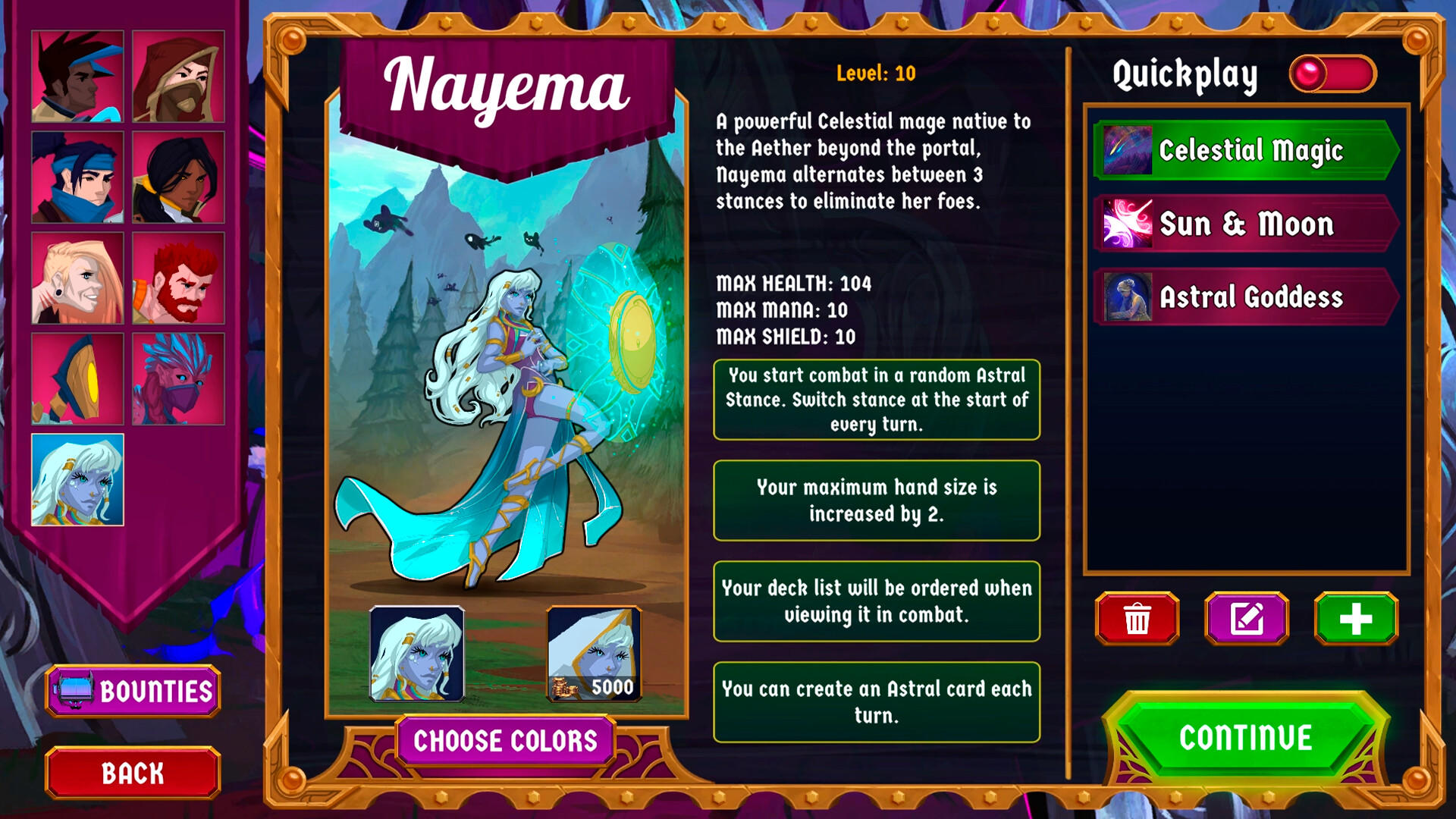This screenshot has width=1456, height=819.
Task: Select the Sun & Moon deck
Action: point(1244,224)
